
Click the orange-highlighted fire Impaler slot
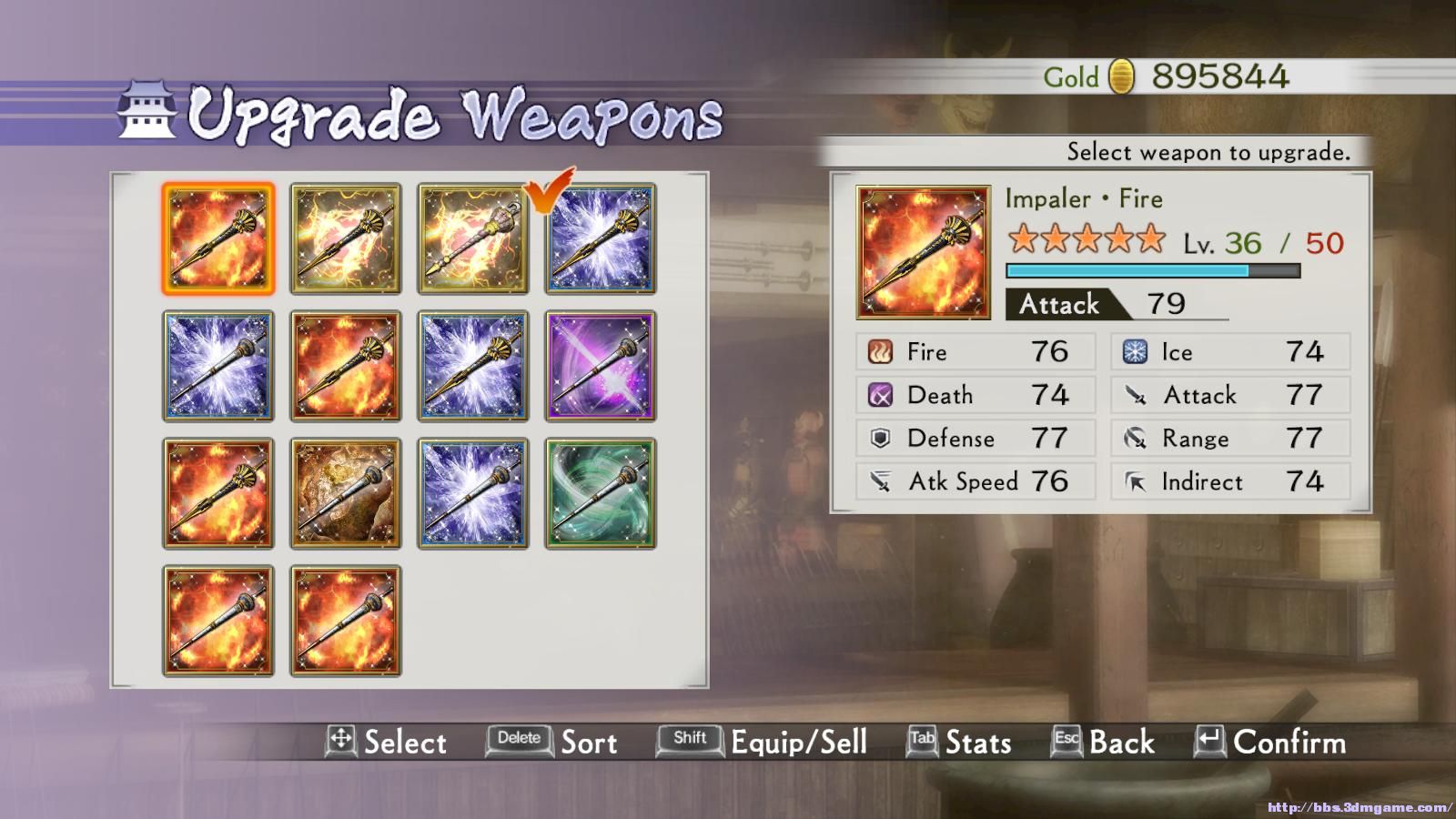(217, 238)
